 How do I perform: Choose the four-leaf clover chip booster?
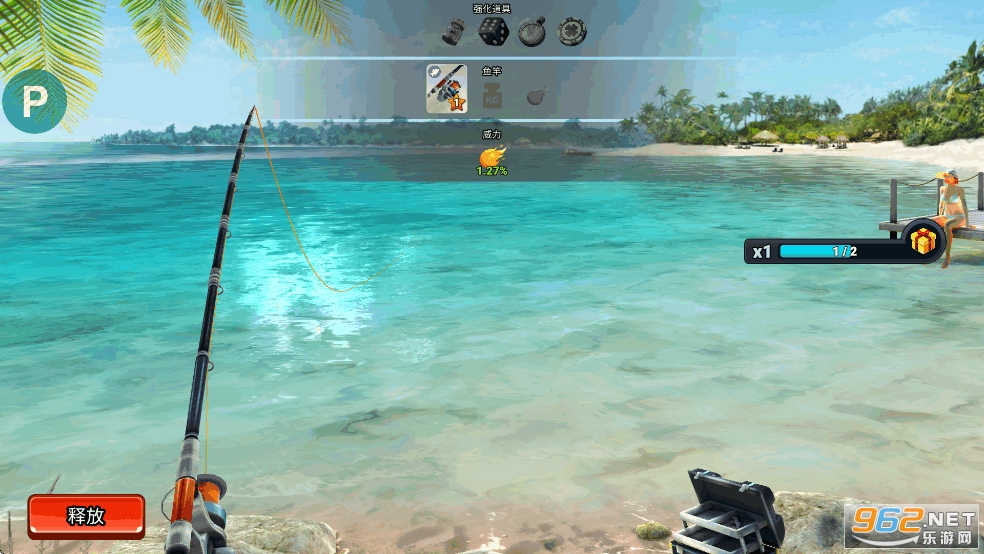tap(572, 32)
